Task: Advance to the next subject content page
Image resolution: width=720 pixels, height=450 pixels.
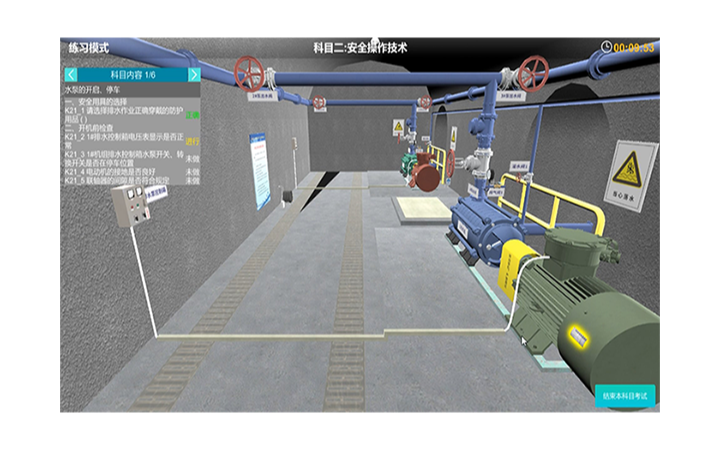Action: click(x=194, y=74)
